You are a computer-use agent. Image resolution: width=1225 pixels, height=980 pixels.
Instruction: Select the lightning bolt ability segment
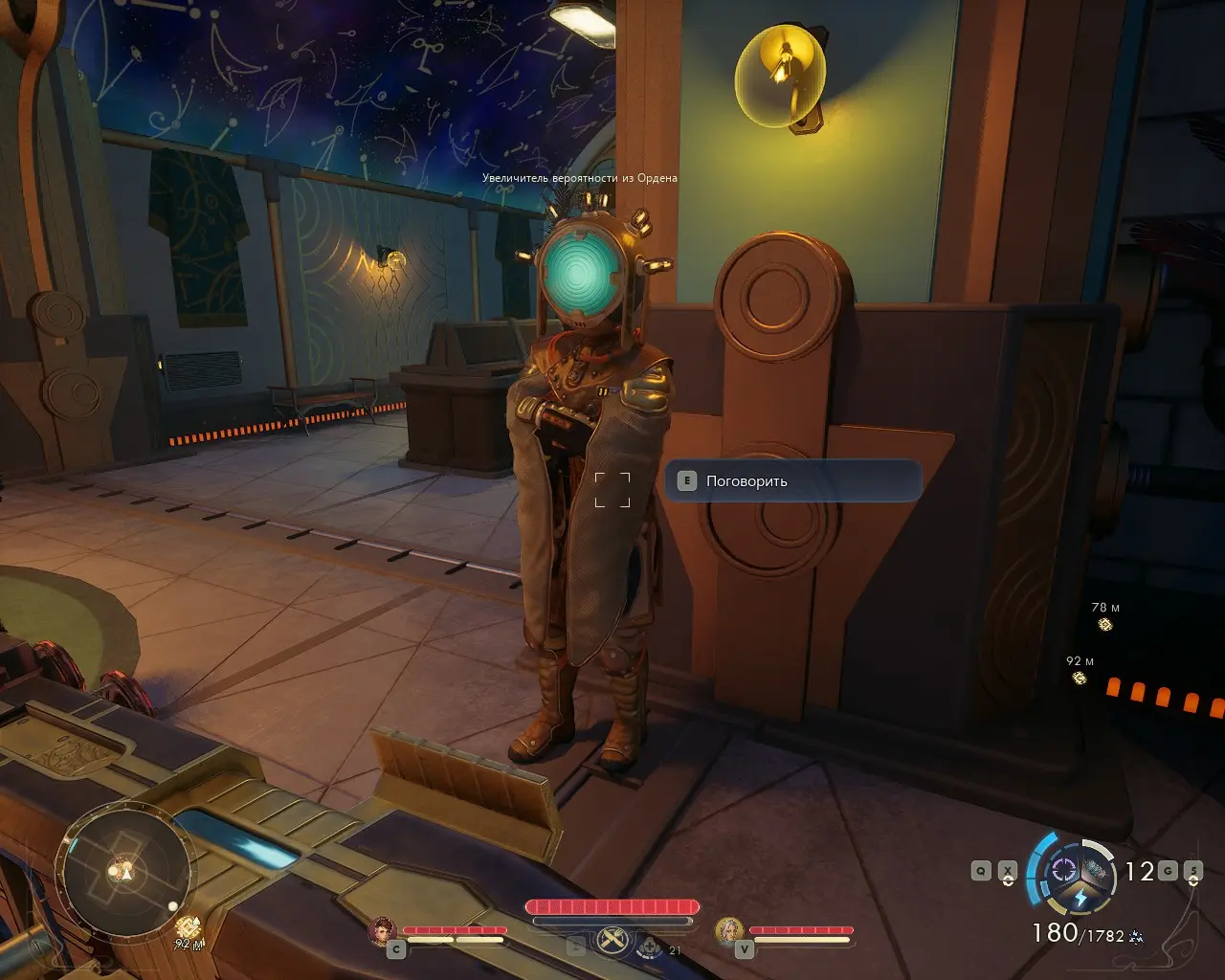point(1080,899)
